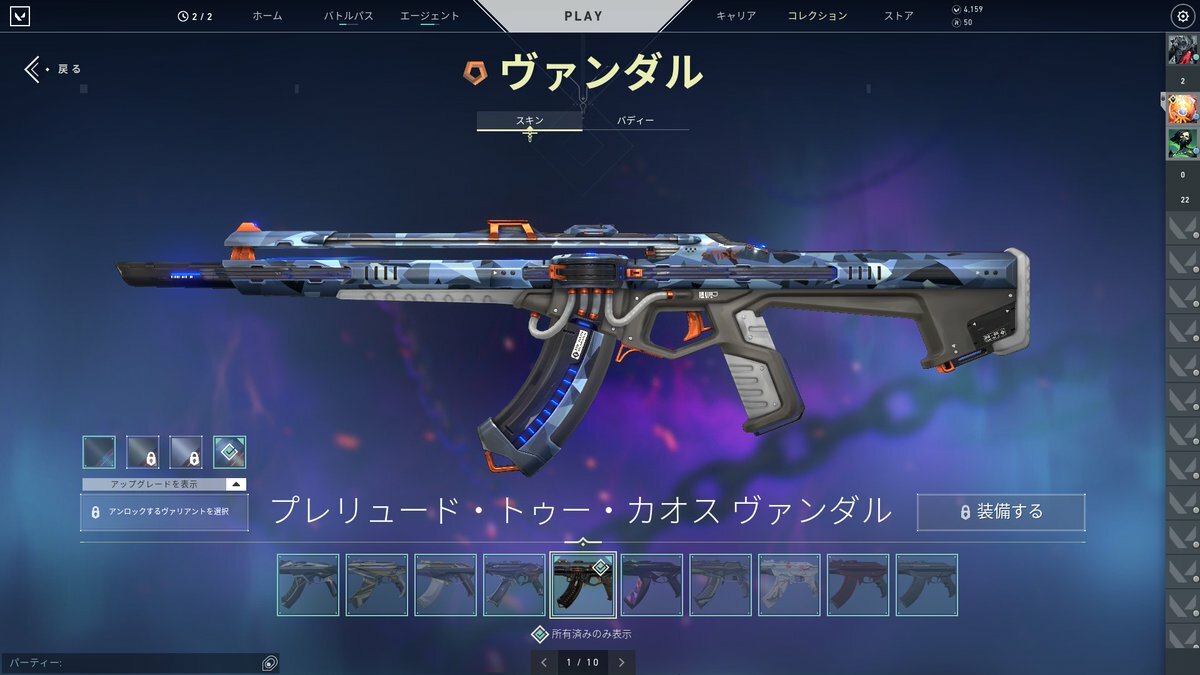Screen dimensions: 1200x675
Task: Open the エージェント menu
Action: click(429, 16)
